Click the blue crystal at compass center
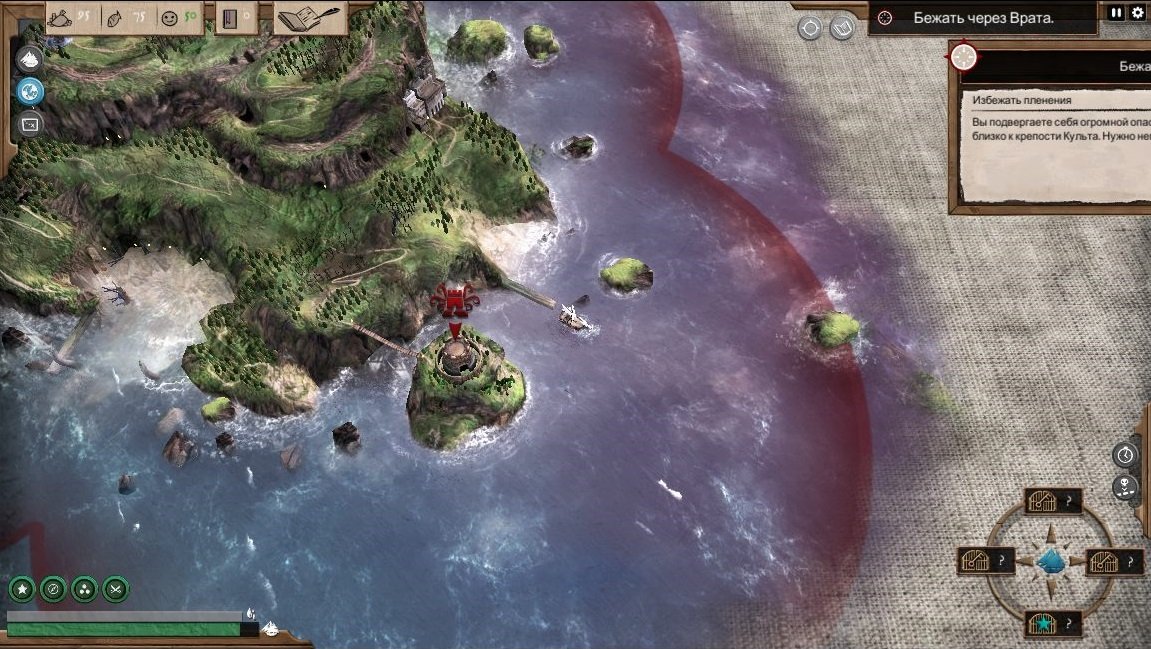This screenshot has width=1151, height=649. (1050, 561)
